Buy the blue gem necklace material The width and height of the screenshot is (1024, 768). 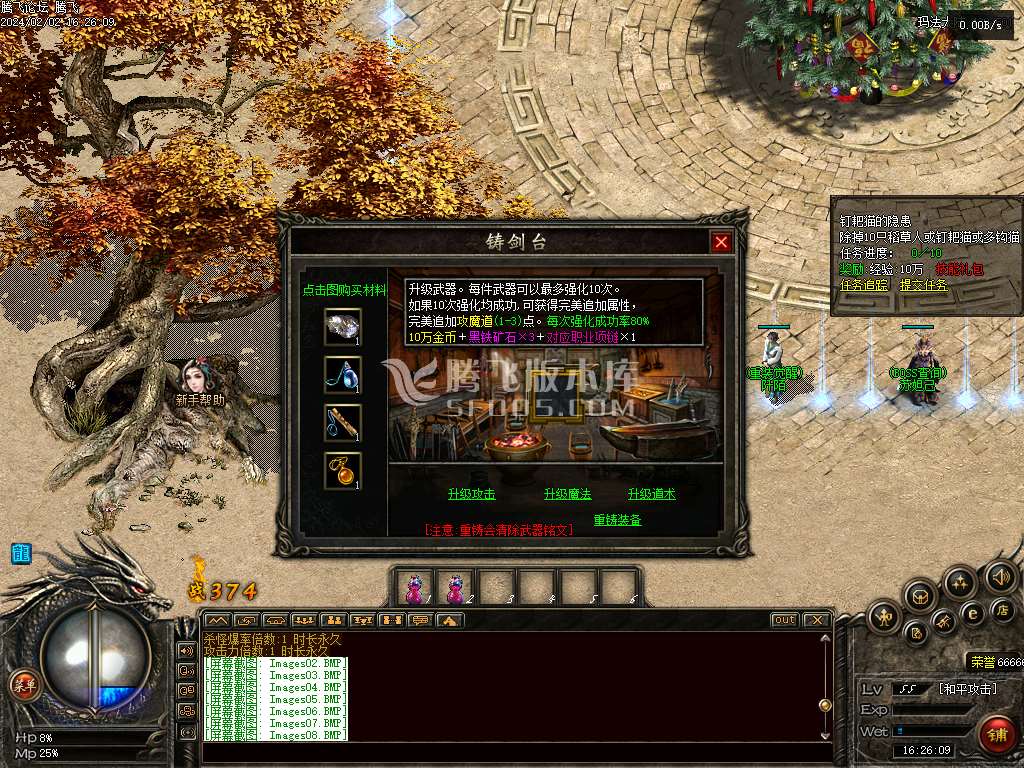(x=343, y=375)
